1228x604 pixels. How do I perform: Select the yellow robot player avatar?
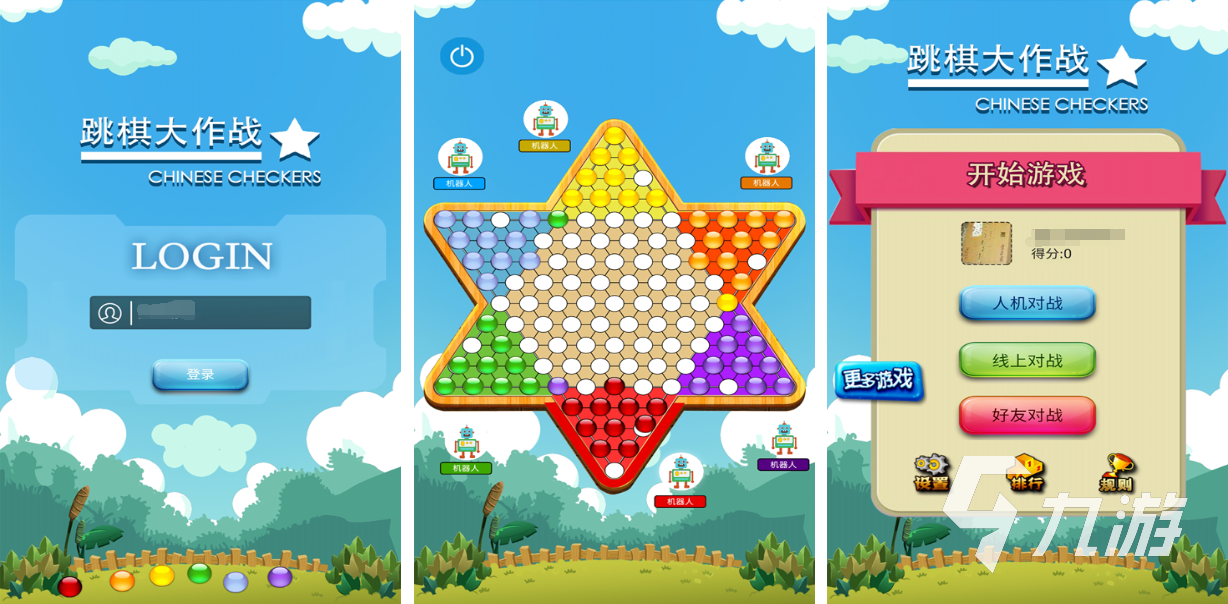click(545, 120)
